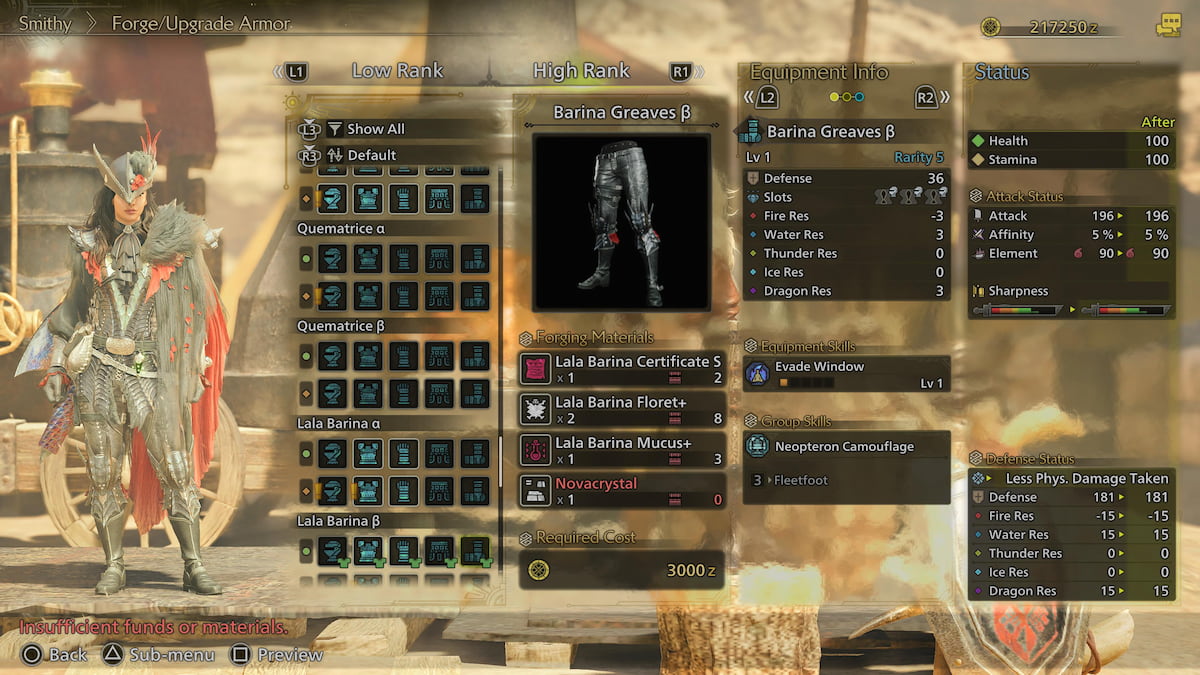Open the chat notification icon

(1167, 26)
